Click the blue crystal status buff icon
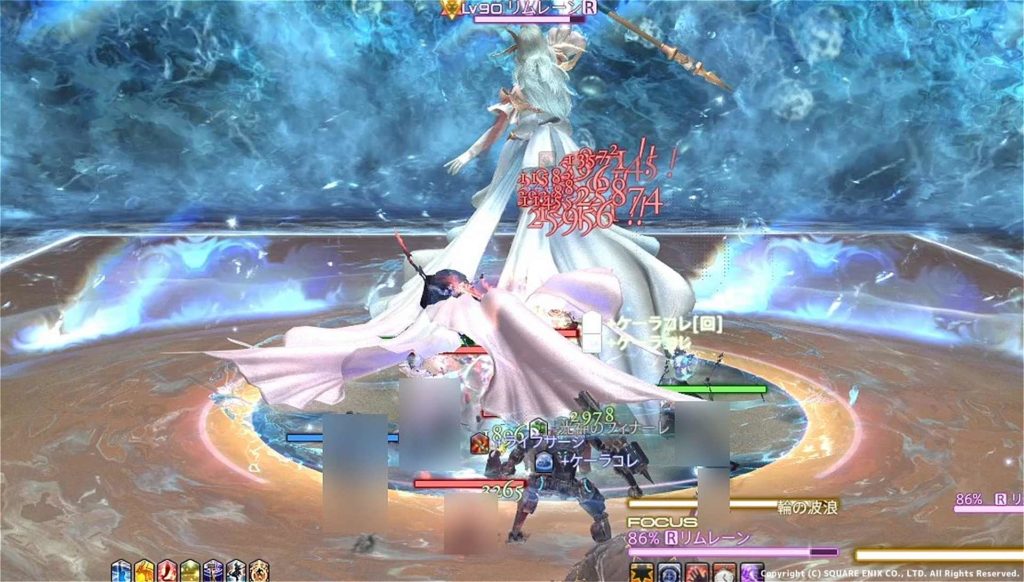The image size is (1024, 582). tap(121, 572)
